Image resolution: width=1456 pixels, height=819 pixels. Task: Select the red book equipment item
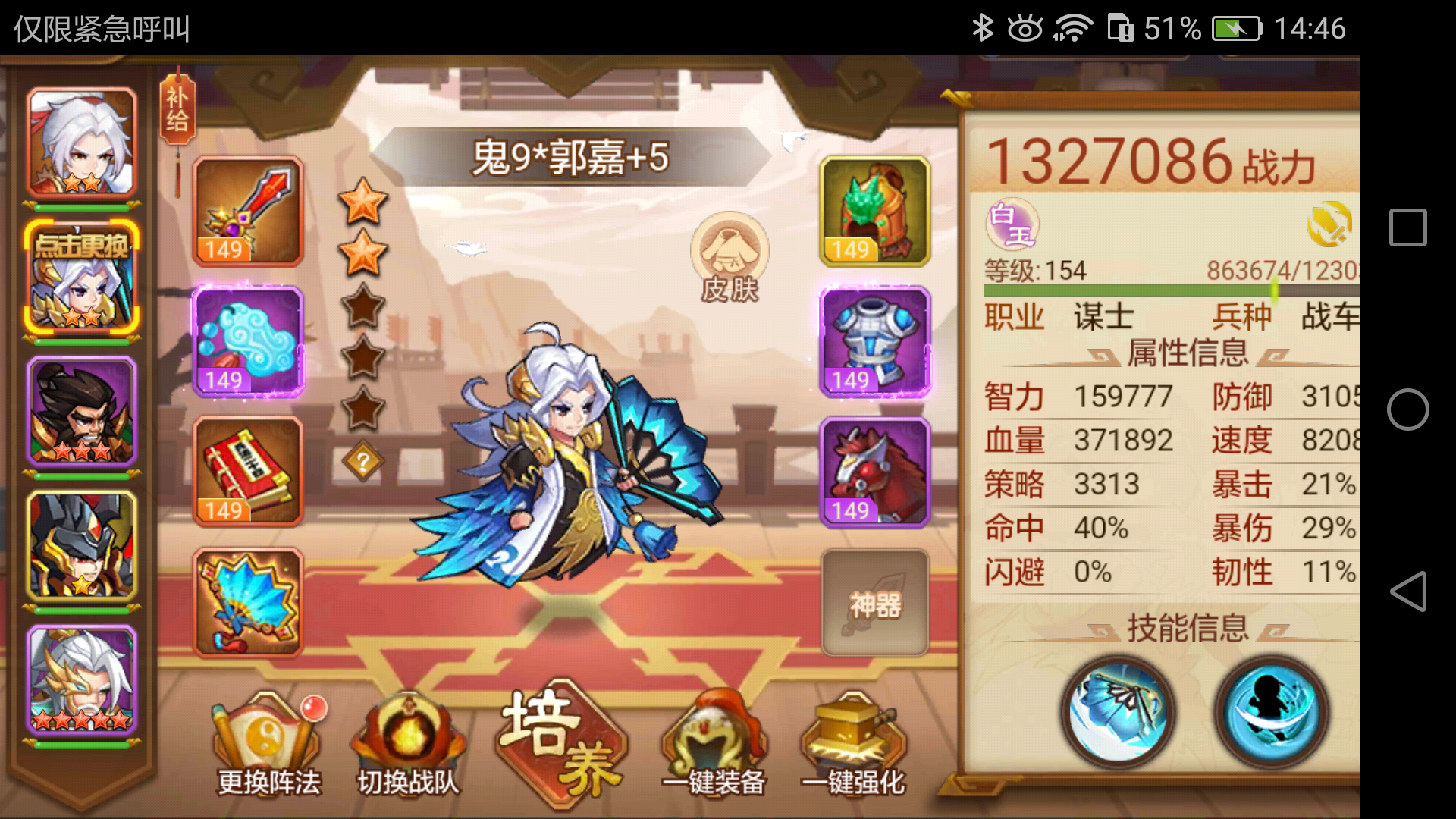246,472
